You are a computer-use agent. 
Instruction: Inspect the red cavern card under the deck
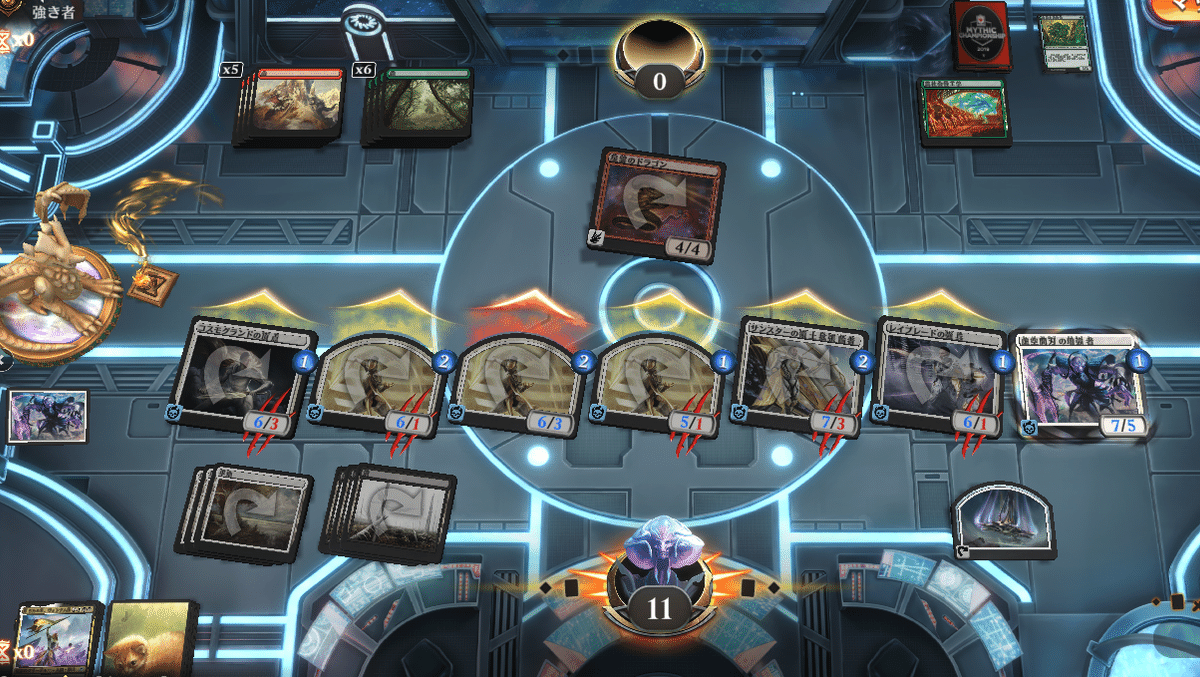pos(964,112)
